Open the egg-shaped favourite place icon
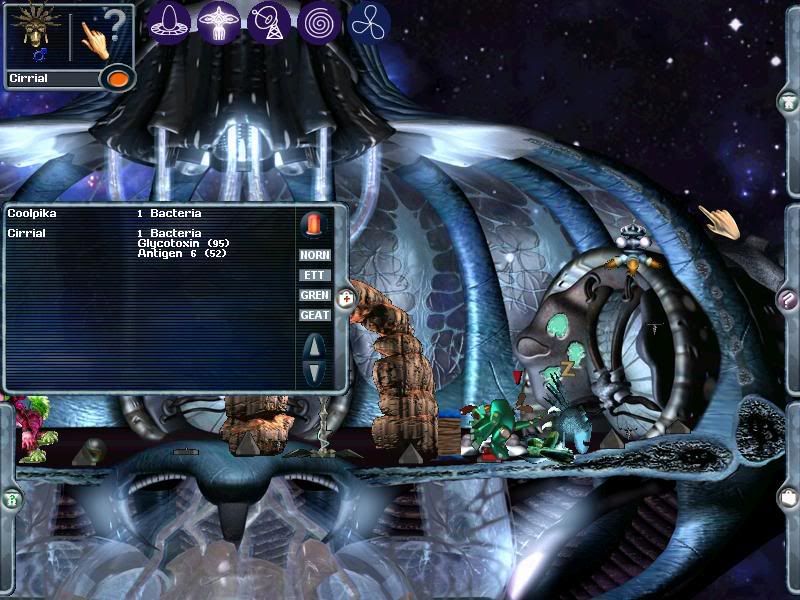 pyautogui.click(x=170, y=21)
